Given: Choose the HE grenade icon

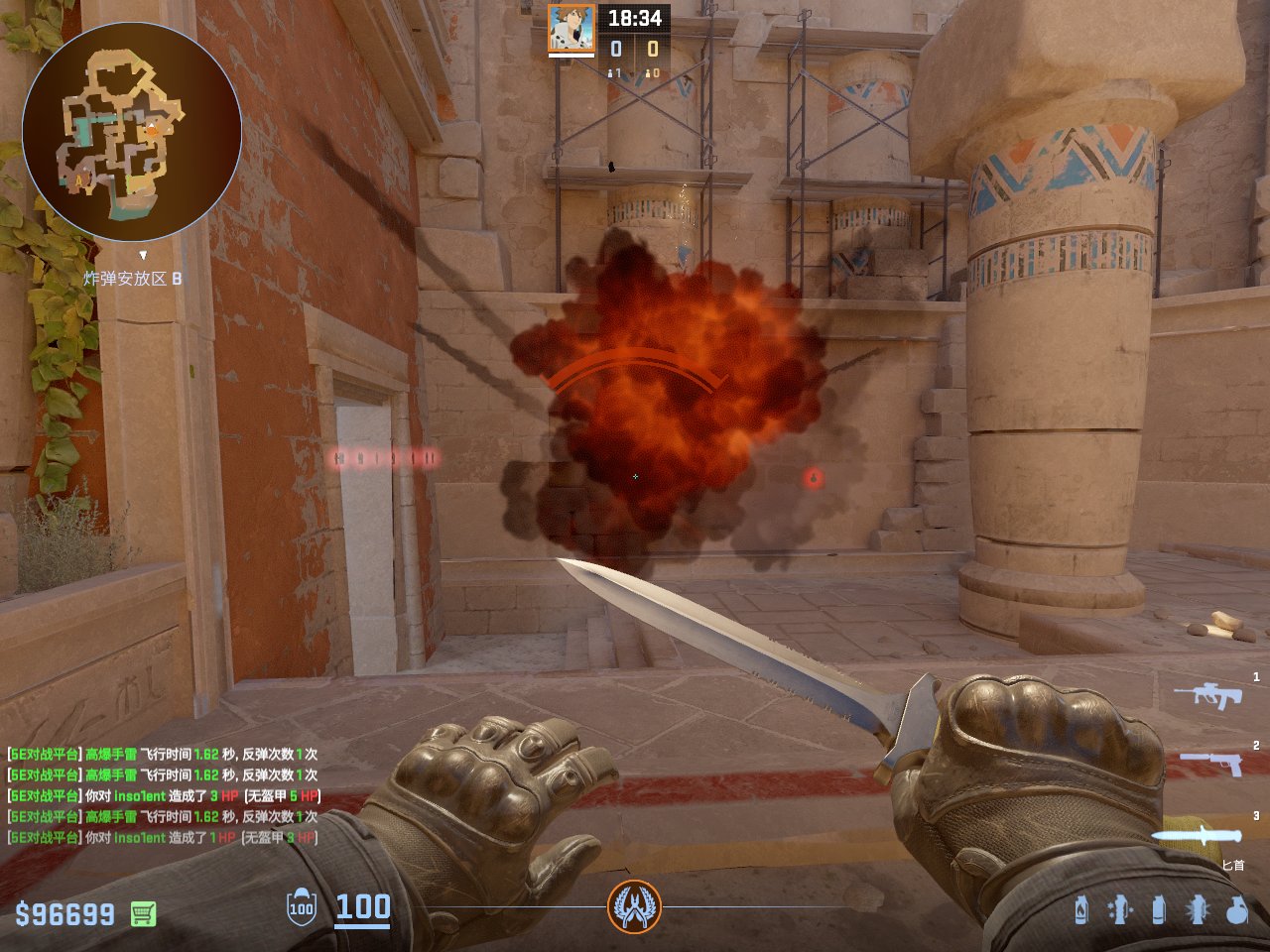Looking at the screenshot, I should 1236,908.
